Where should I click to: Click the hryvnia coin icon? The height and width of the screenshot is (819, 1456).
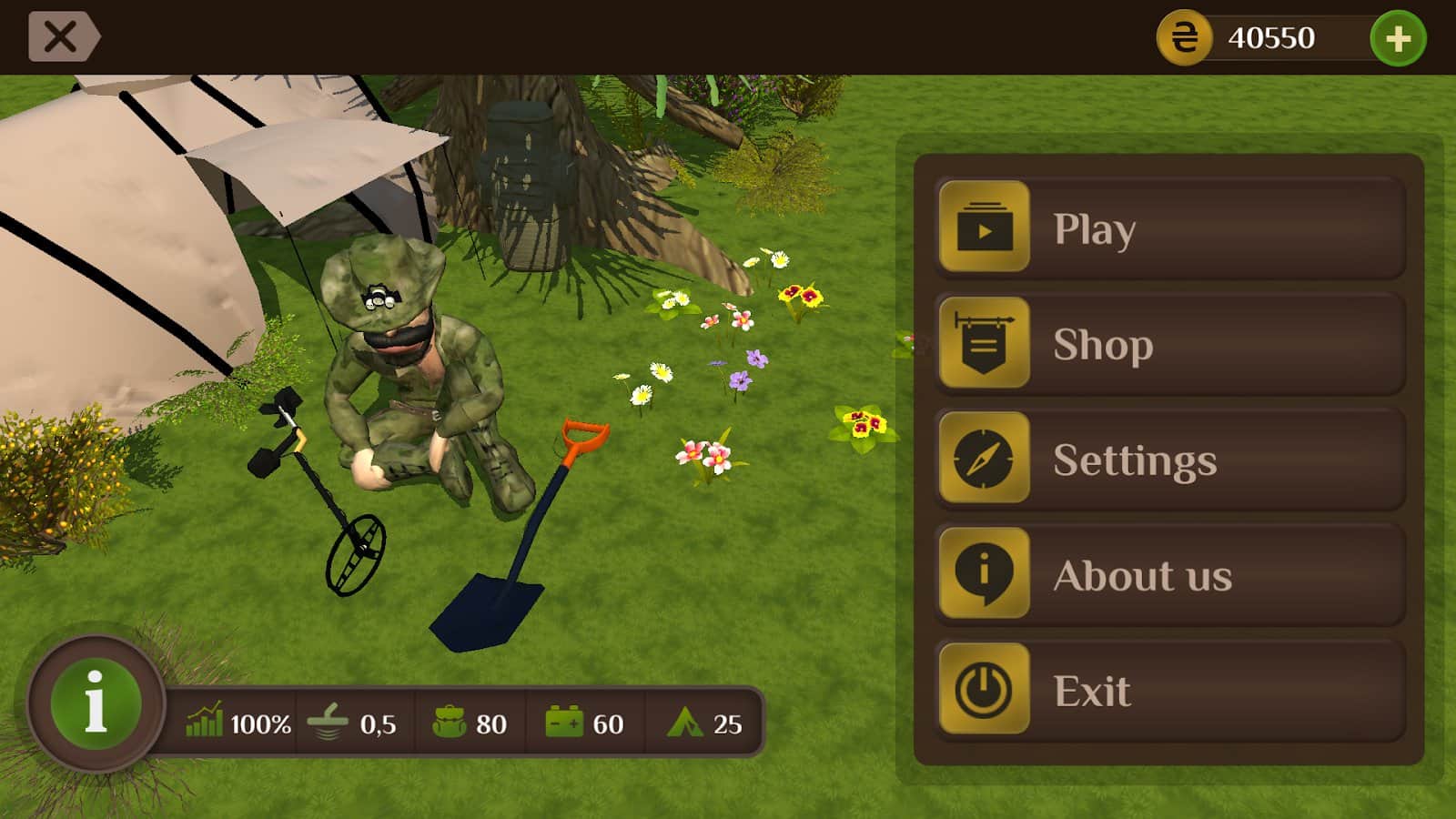[x=1184, y=38]
